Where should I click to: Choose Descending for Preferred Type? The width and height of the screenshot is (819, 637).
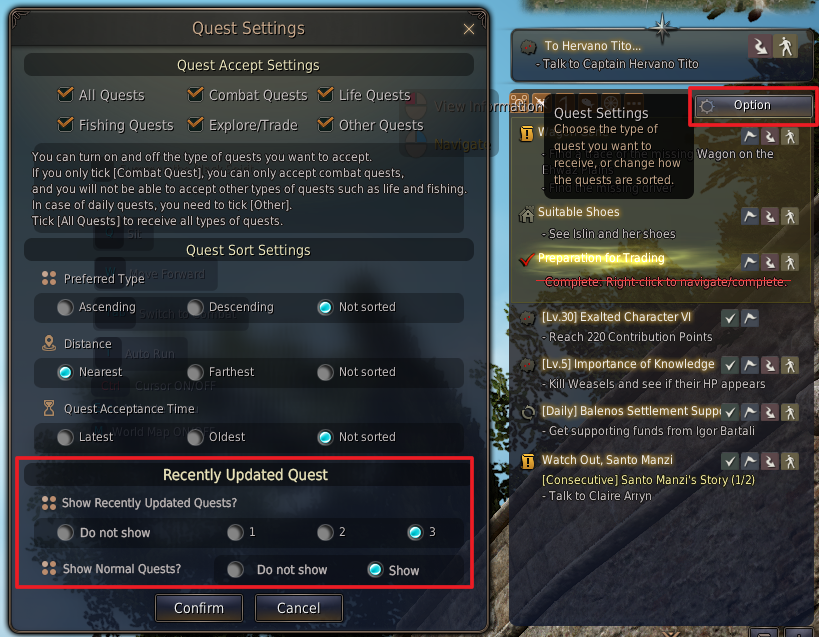196,307
